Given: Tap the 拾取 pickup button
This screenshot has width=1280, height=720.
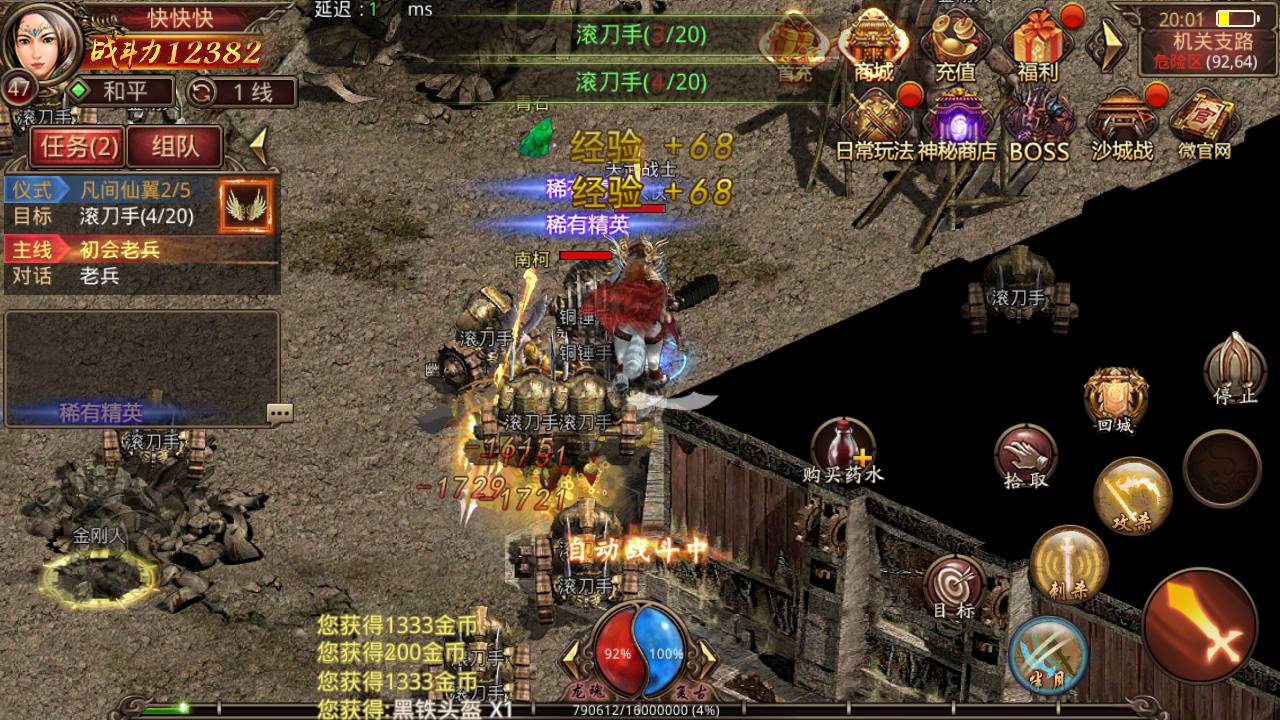Looking at the screenshot, I should point(1026,455).
